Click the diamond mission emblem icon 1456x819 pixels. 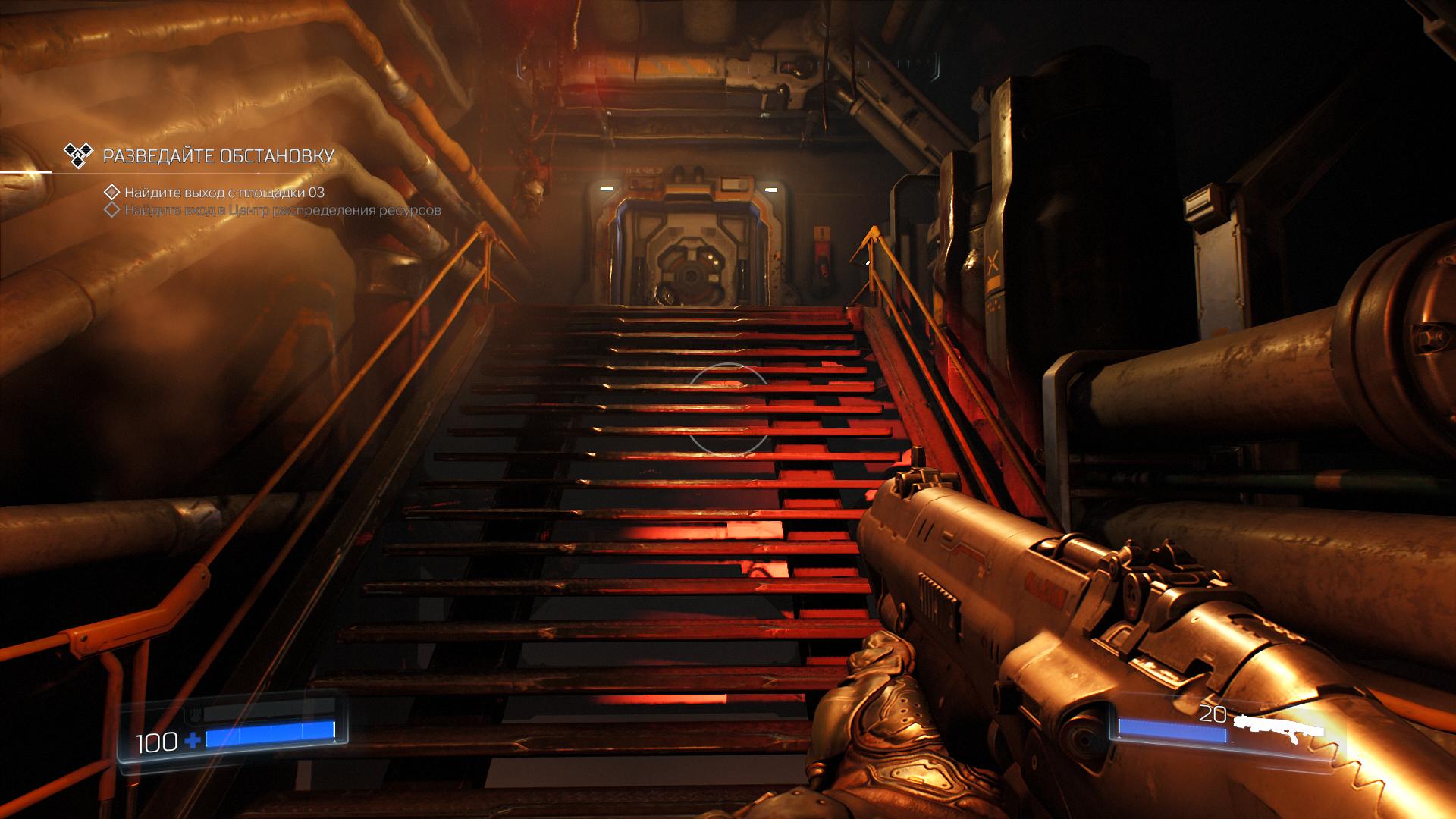click(x=79, y=155)
